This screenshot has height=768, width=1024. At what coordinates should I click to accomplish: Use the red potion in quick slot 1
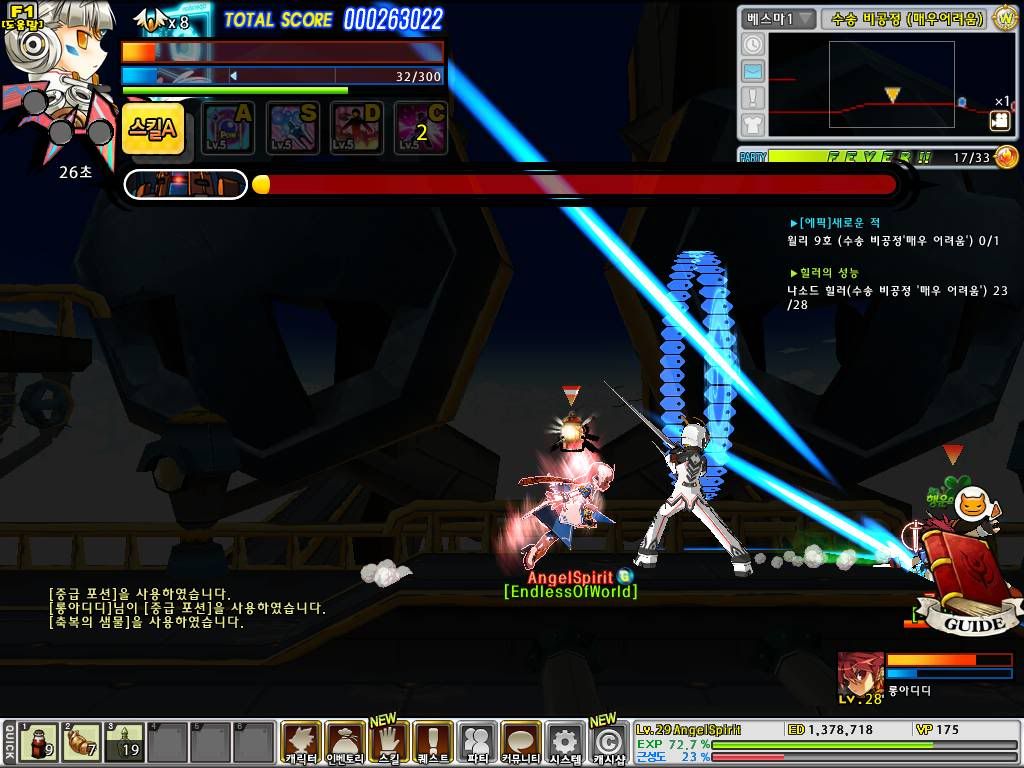click(39, 743)
